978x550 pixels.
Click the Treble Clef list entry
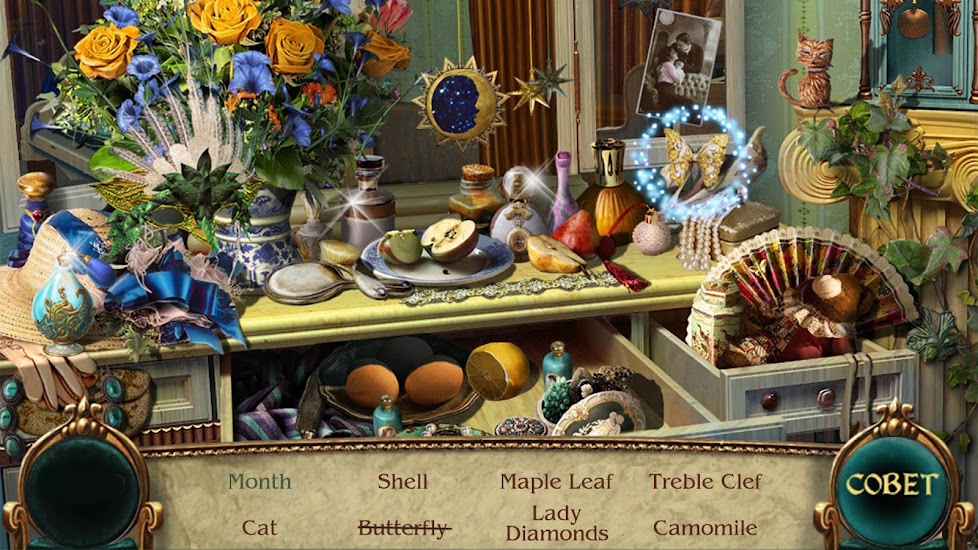[705, 482]
